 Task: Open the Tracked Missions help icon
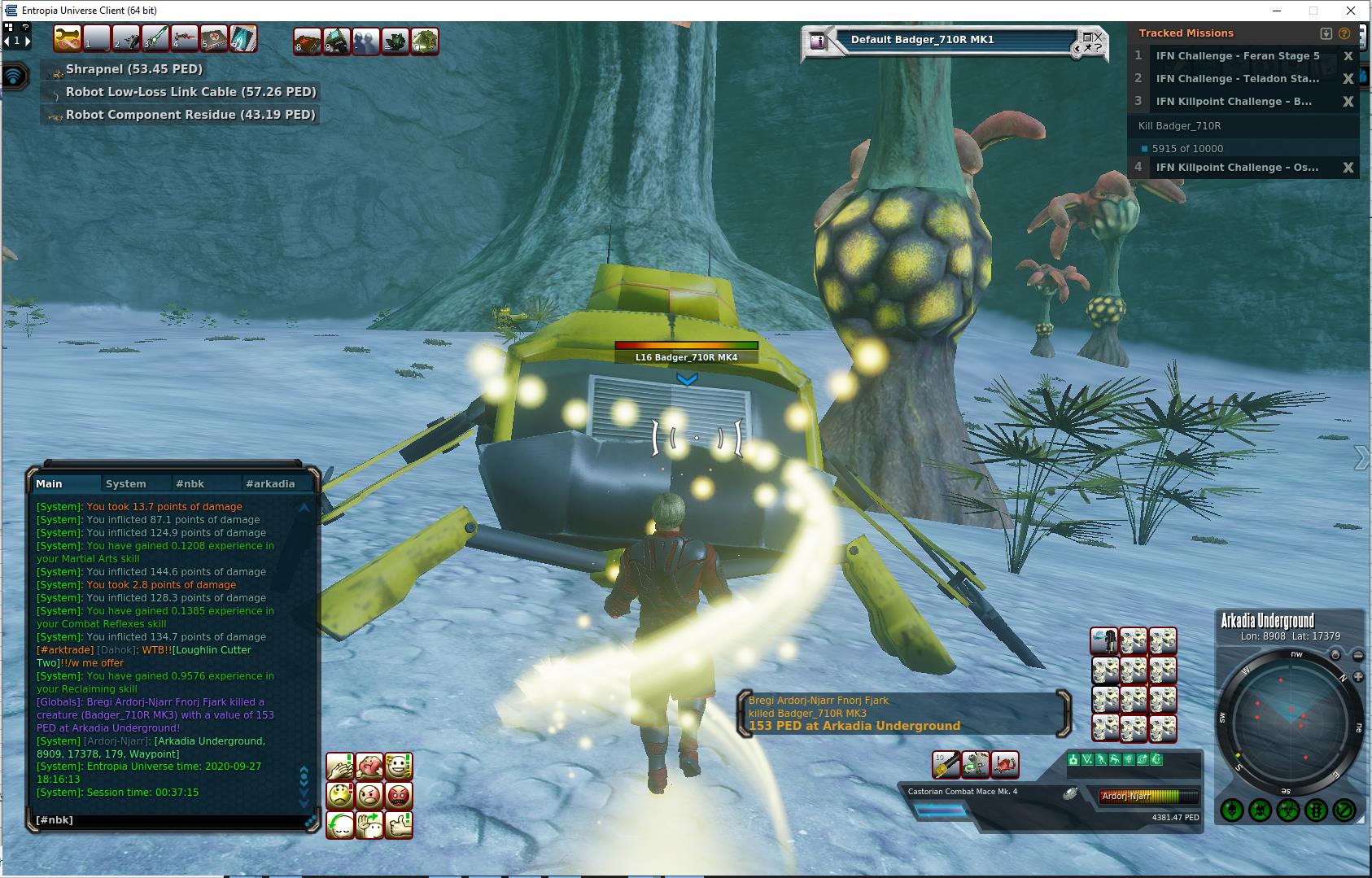[1344, 33]
